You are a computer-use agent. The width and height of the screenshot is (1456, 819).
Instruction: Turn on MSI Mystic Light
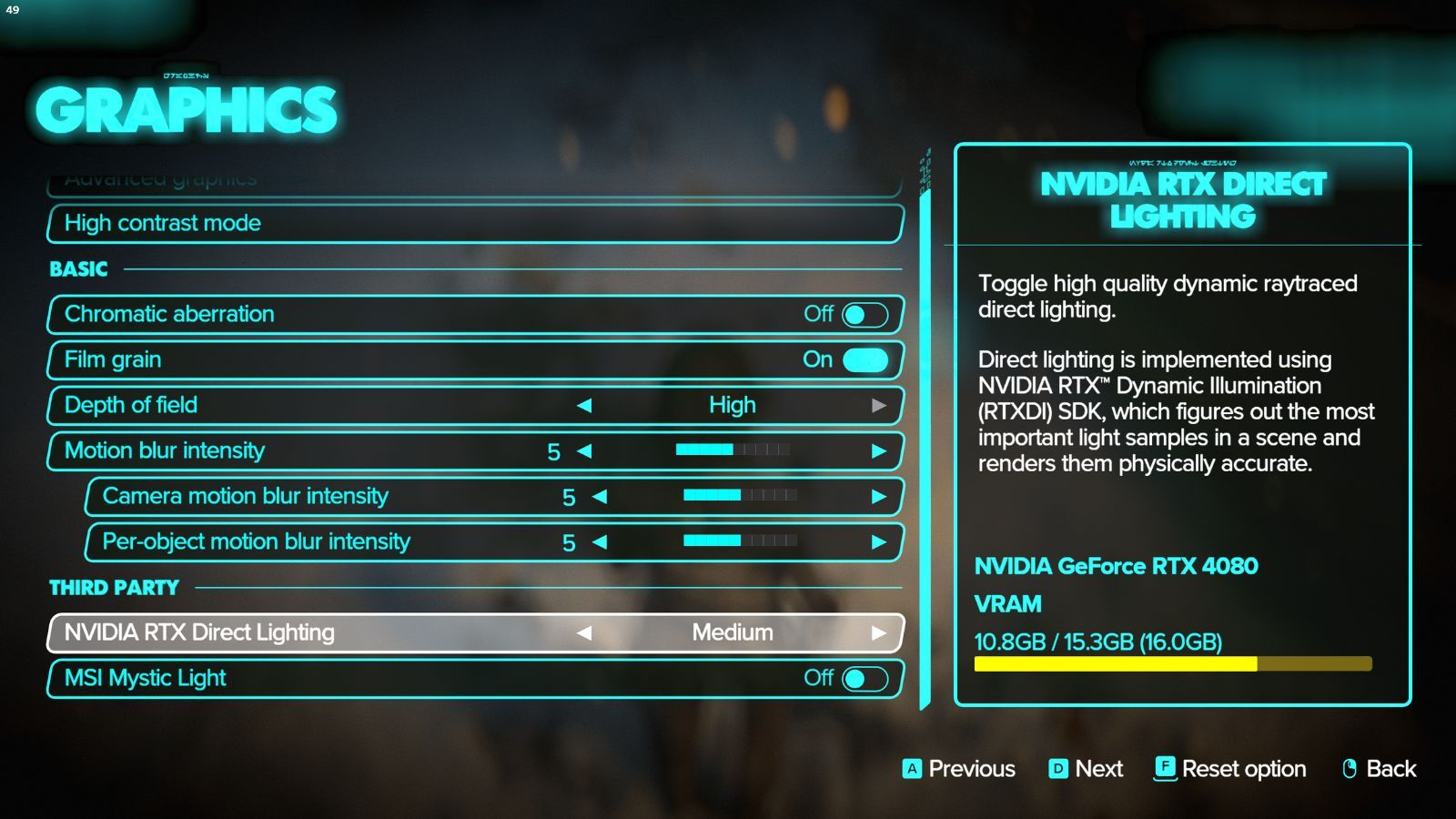864,678
